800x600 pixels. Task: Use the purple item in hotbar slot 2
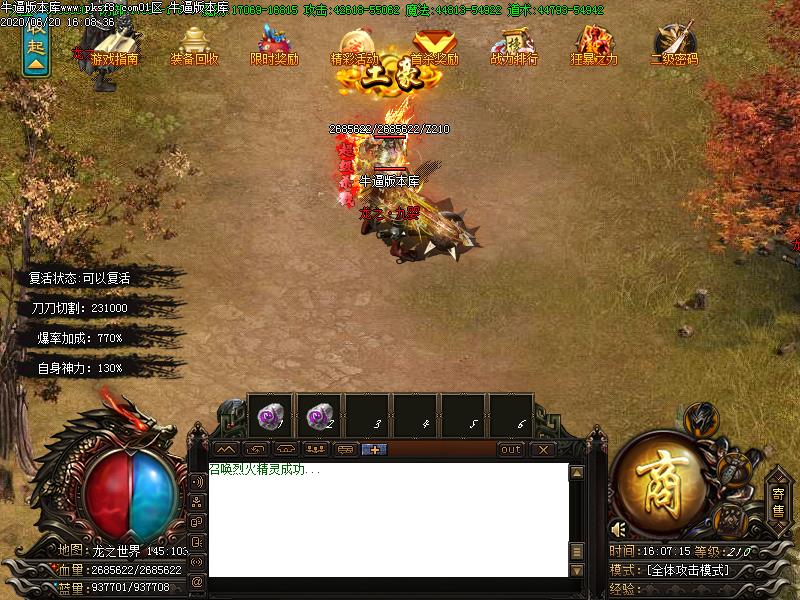(x=320, y=415)
